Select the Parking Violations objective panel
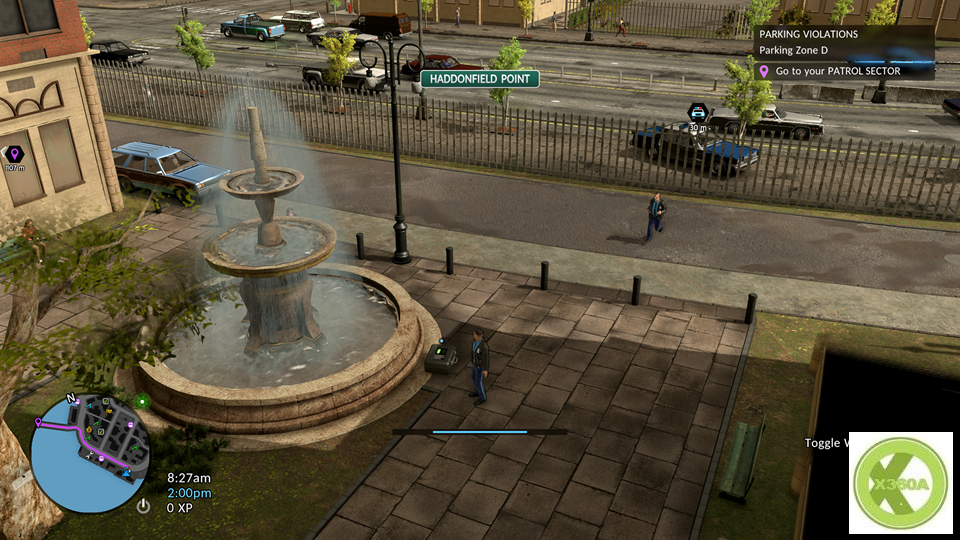 (843, 42)
